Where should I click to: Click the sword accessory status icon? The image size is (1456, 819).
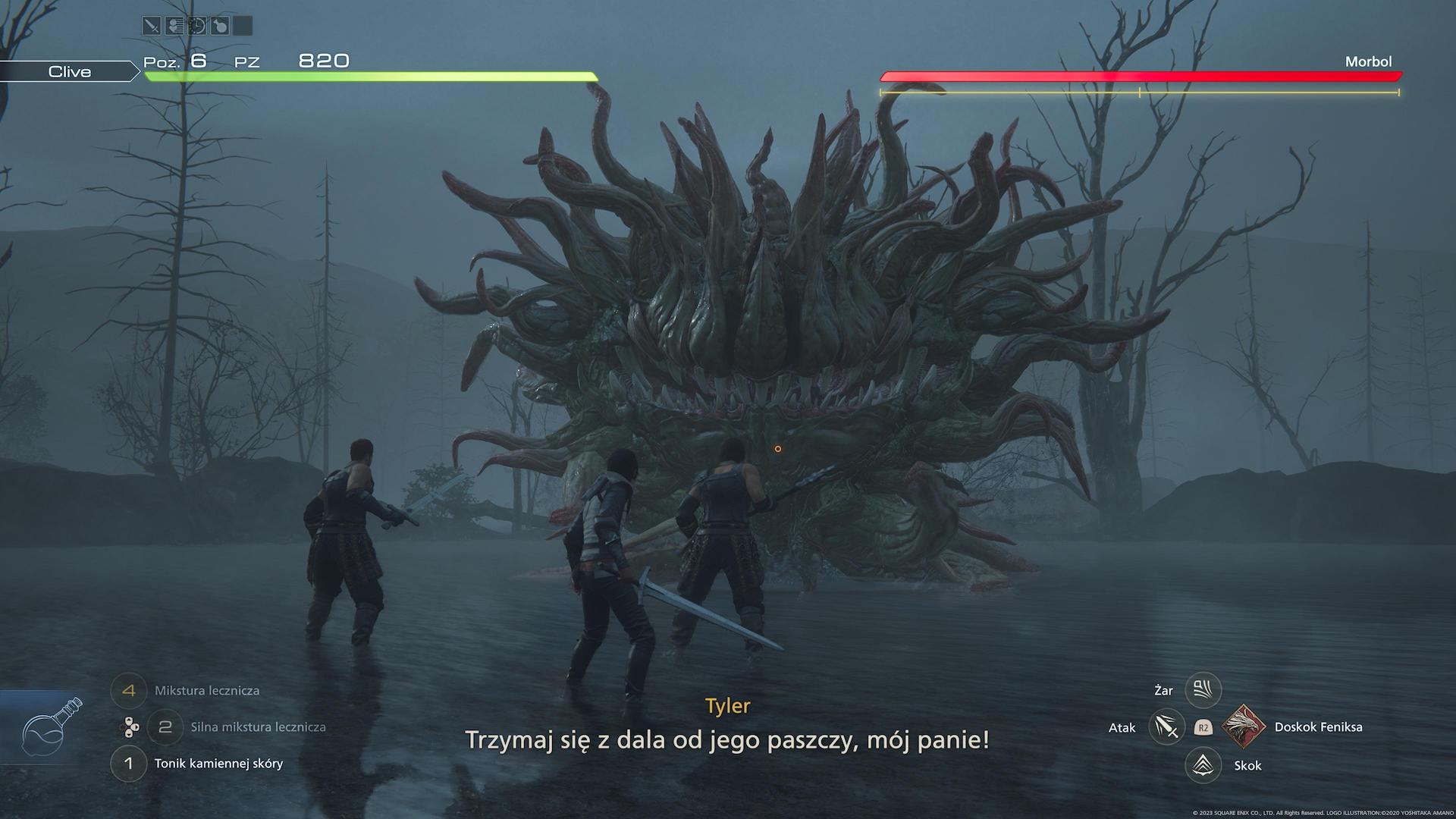152,27
